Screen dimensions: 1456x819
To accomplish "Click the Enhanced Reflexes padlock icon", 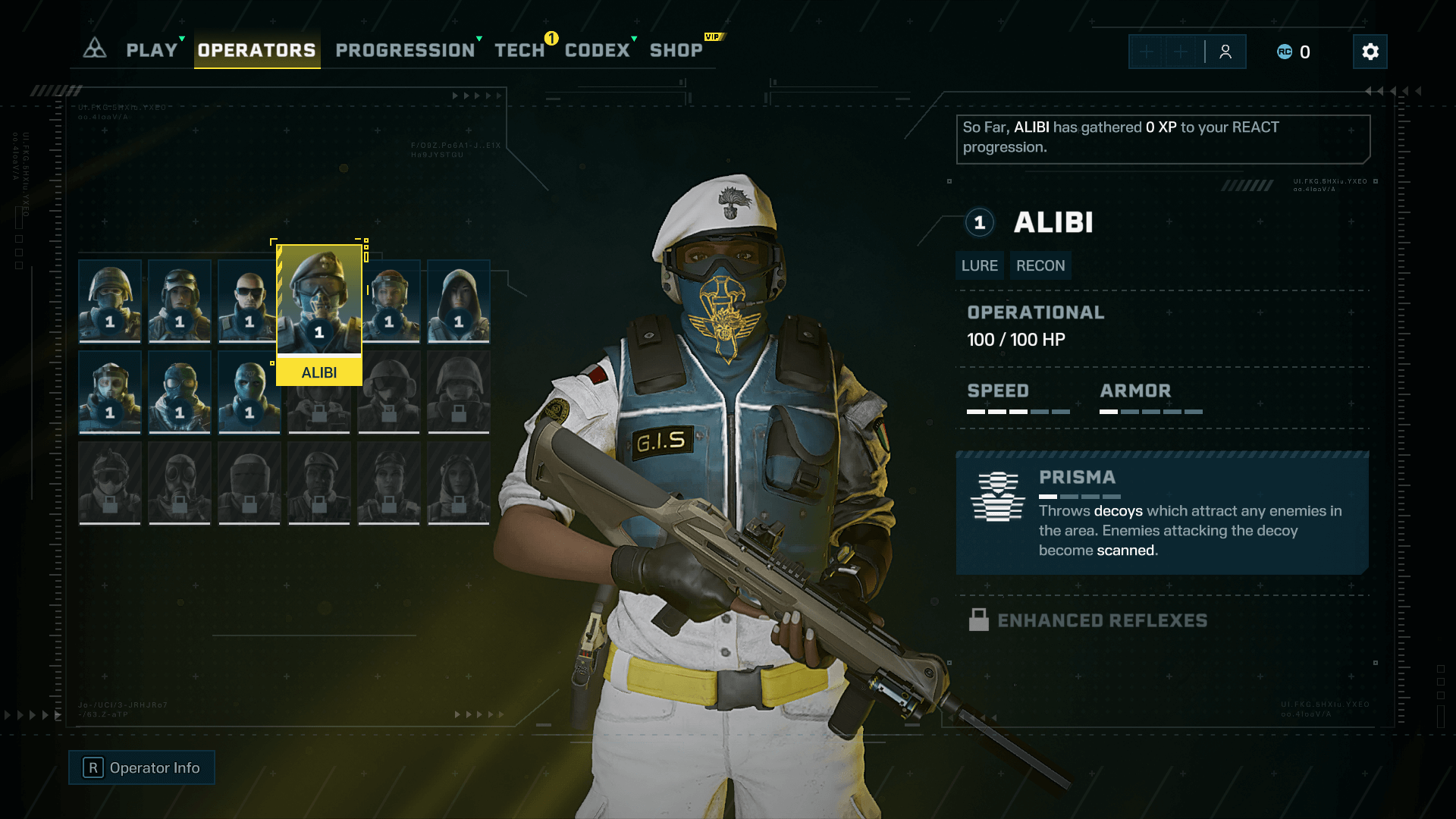I will pyautogui.click(x=979, y=620).
